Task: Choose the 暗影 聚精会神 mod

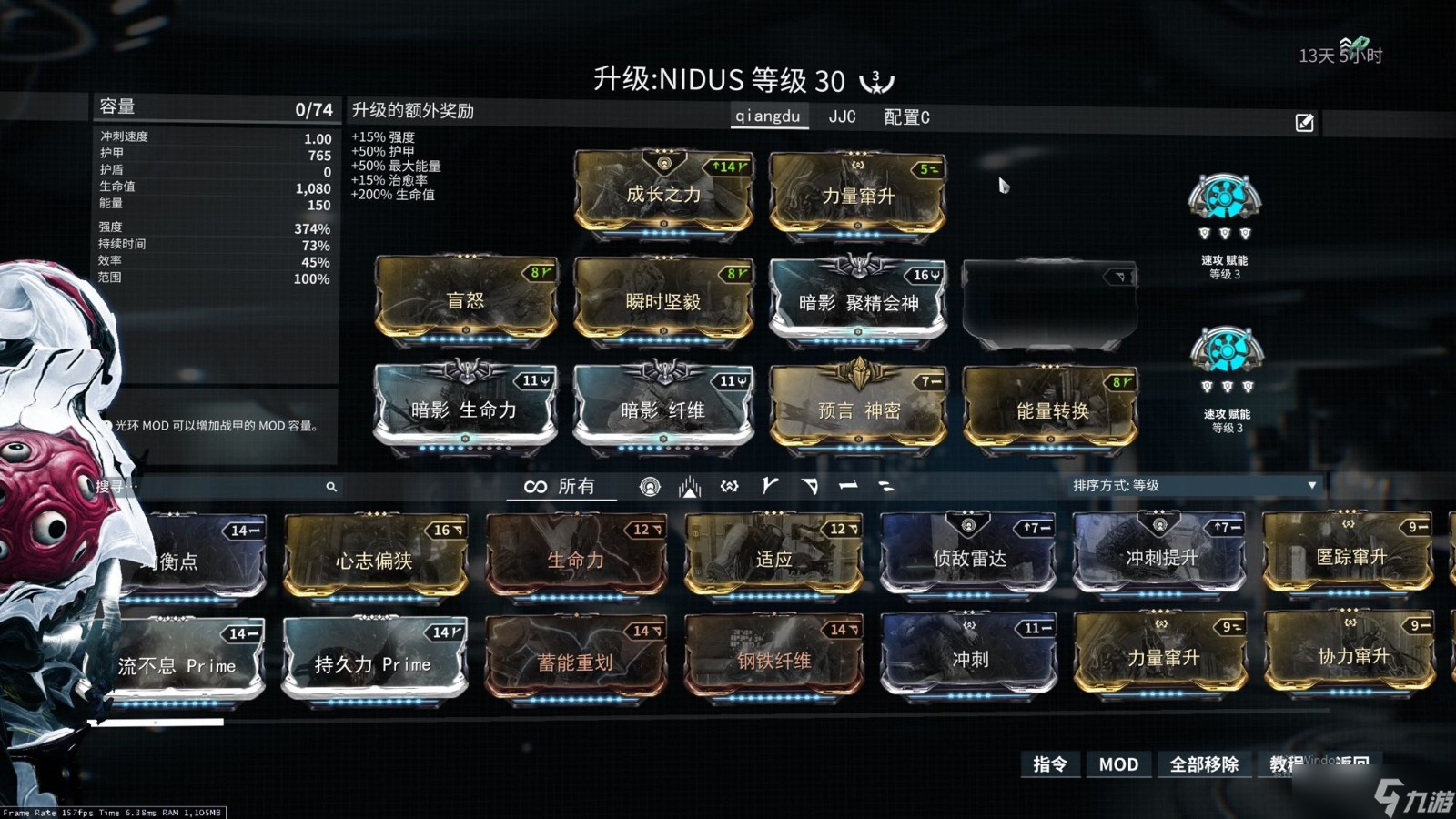Action: point(858,302)
